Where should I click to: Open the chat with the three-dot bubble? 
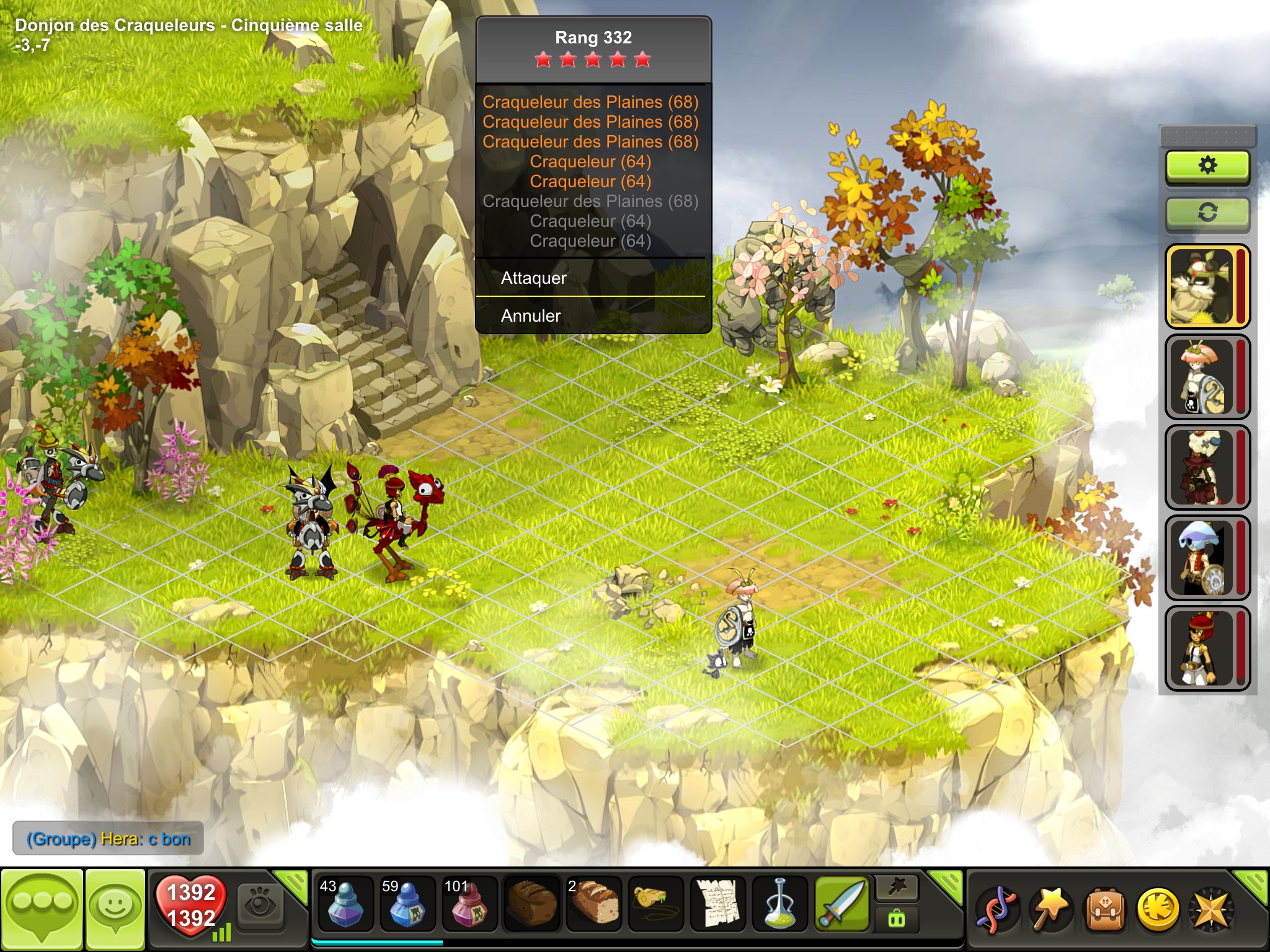42,909
